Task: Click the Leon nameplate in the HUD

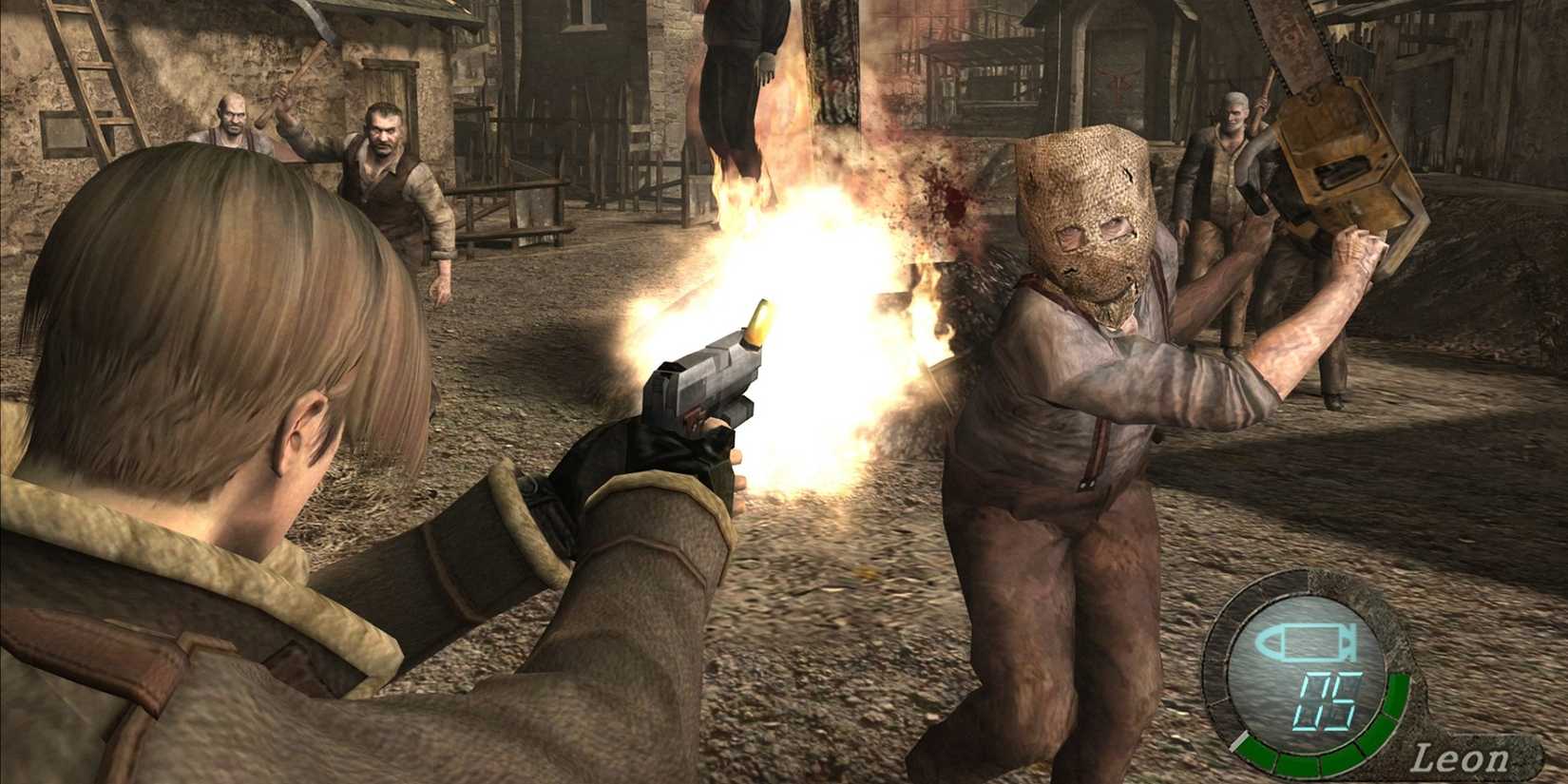Action: point(1463,756)
